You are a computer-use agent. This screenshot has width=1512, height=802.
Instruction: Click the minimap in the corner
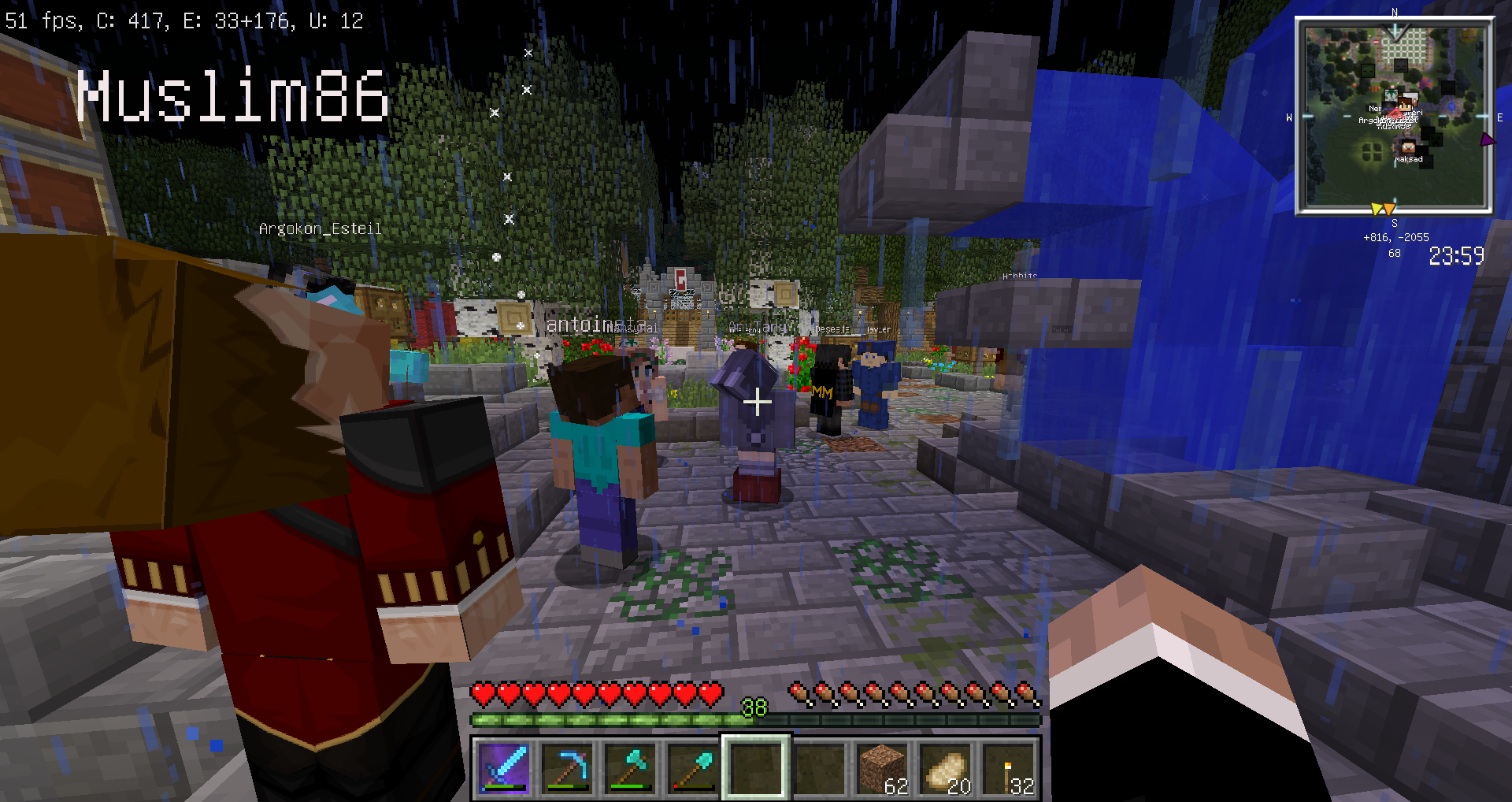1394,116
